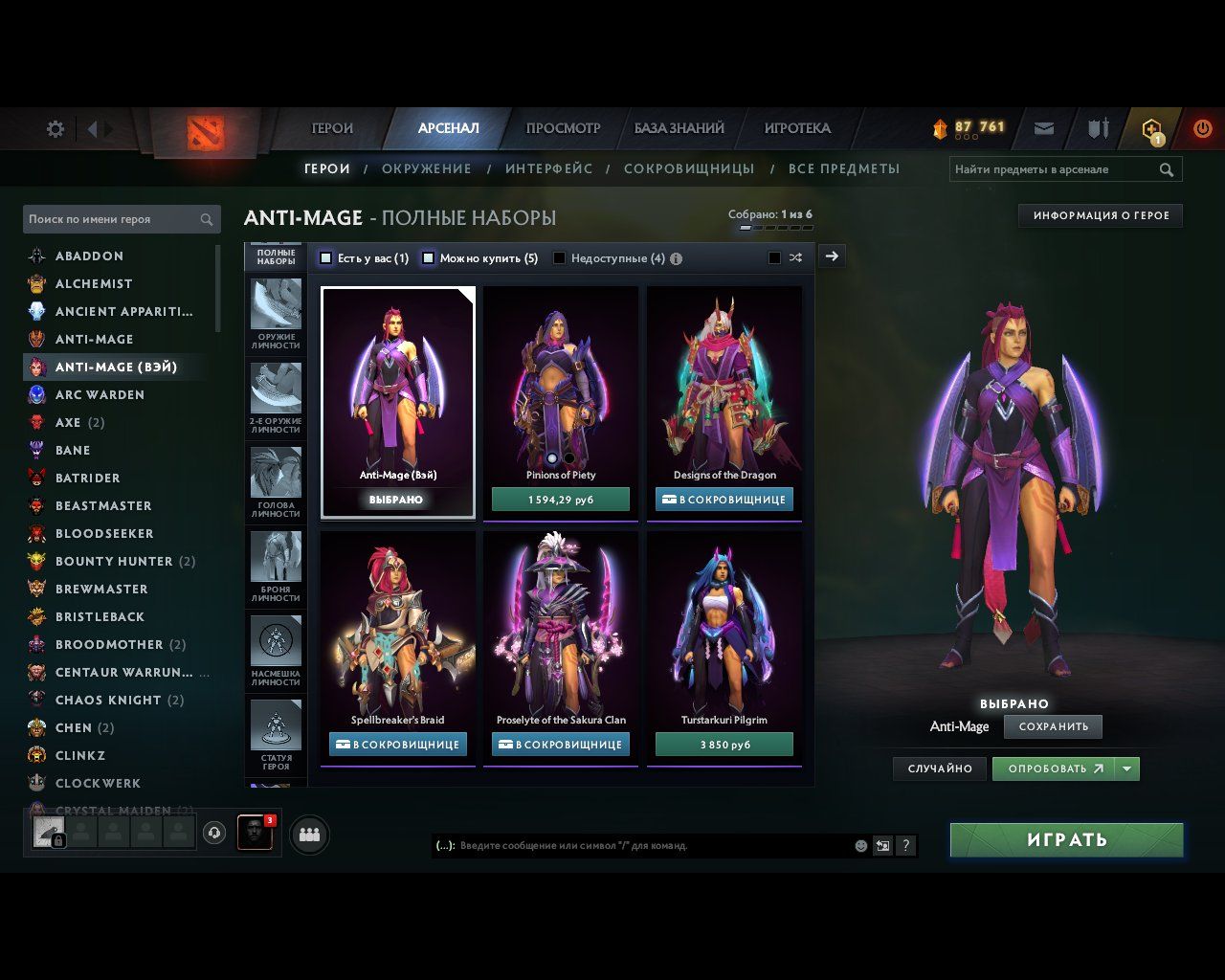1225x980 pixels.
Task: Open the treasure for Designs of the Dragon
Action: click(724, 500)
